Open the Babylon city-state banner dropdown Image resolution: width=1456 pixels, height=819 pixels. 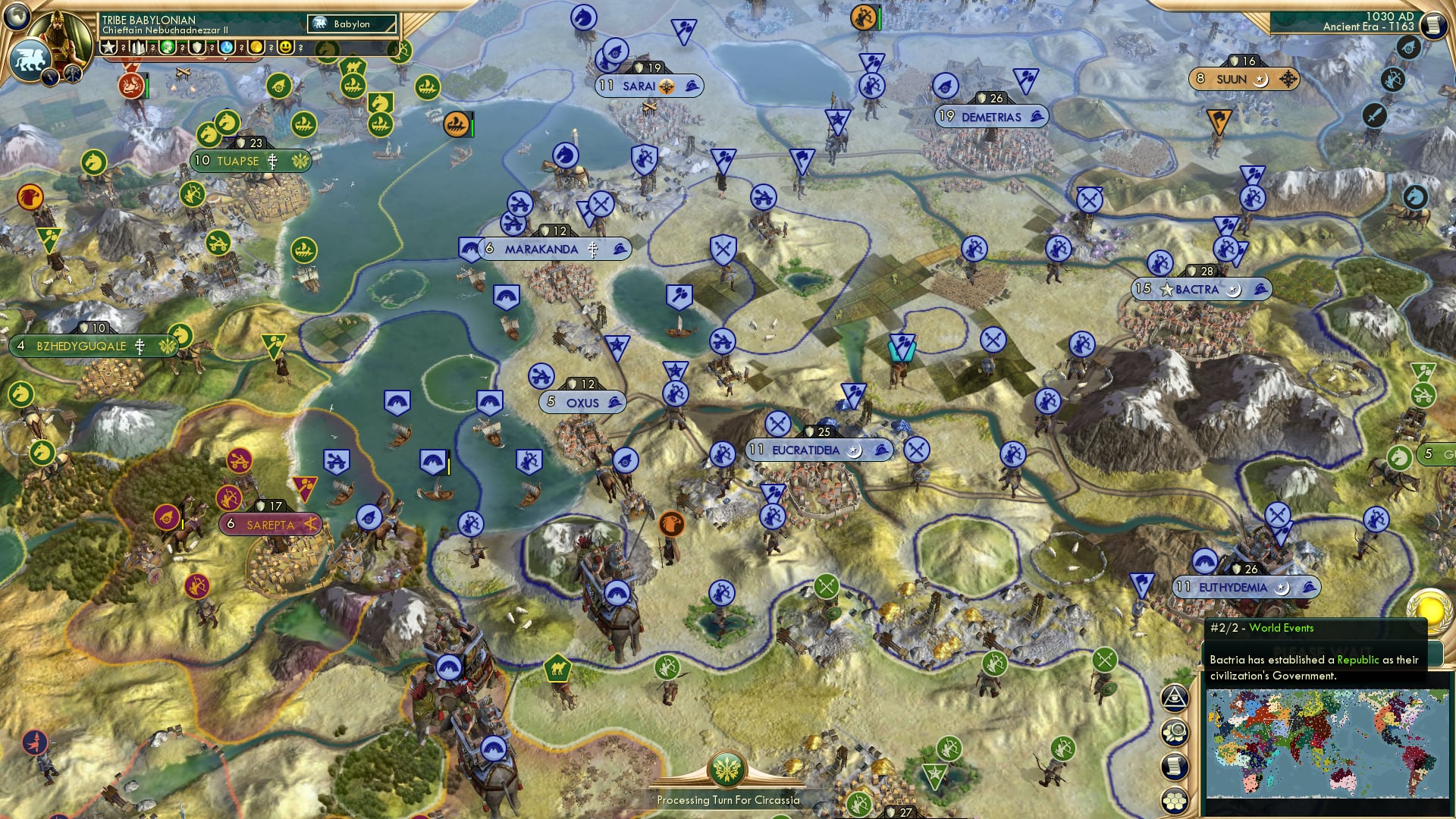pos(353,24)
